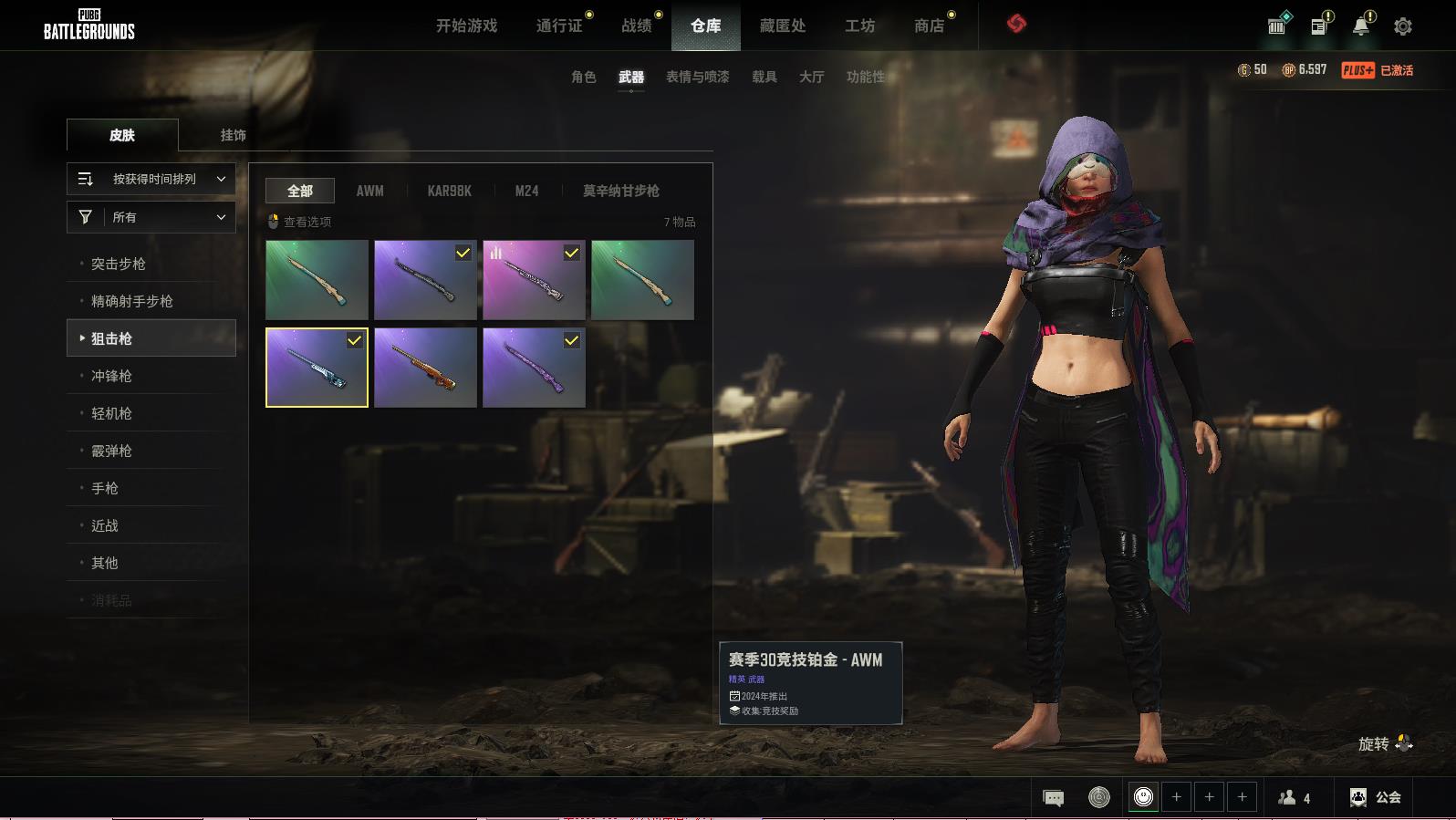Open the 公会 guild panel

coord(1376,797)
